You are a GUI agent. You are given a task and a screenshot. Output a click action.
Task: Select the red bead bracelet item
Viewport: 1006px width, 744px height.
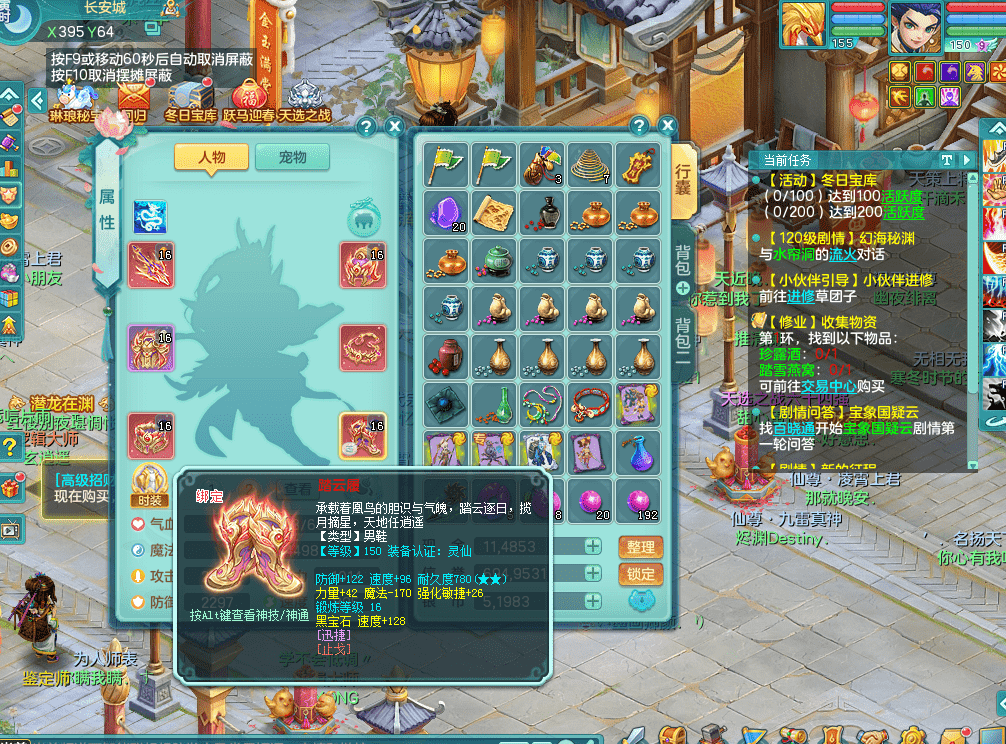(590, 404)
